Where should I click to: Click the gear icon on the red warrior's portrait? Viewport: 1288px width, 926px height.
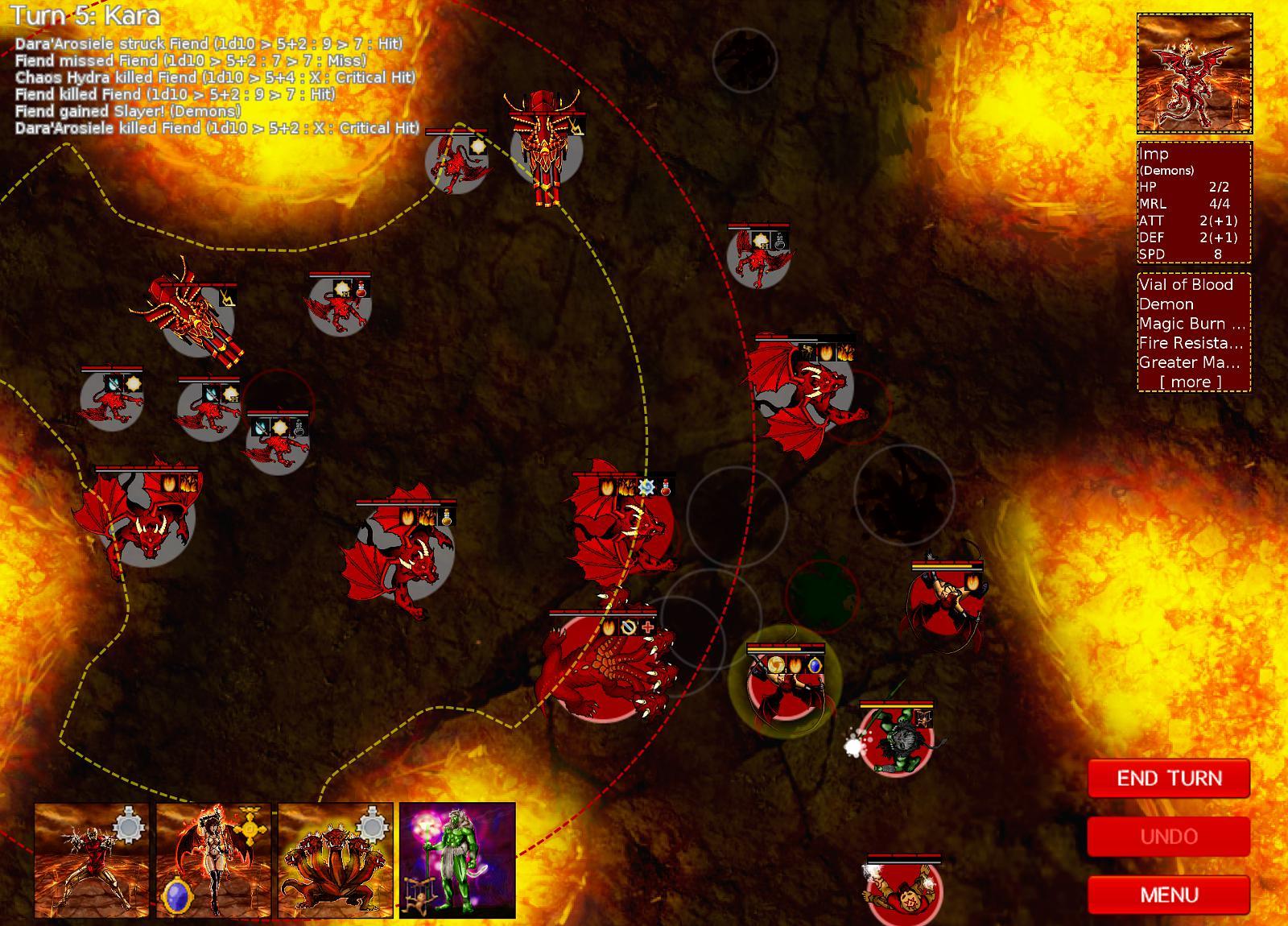click(127, 825)
